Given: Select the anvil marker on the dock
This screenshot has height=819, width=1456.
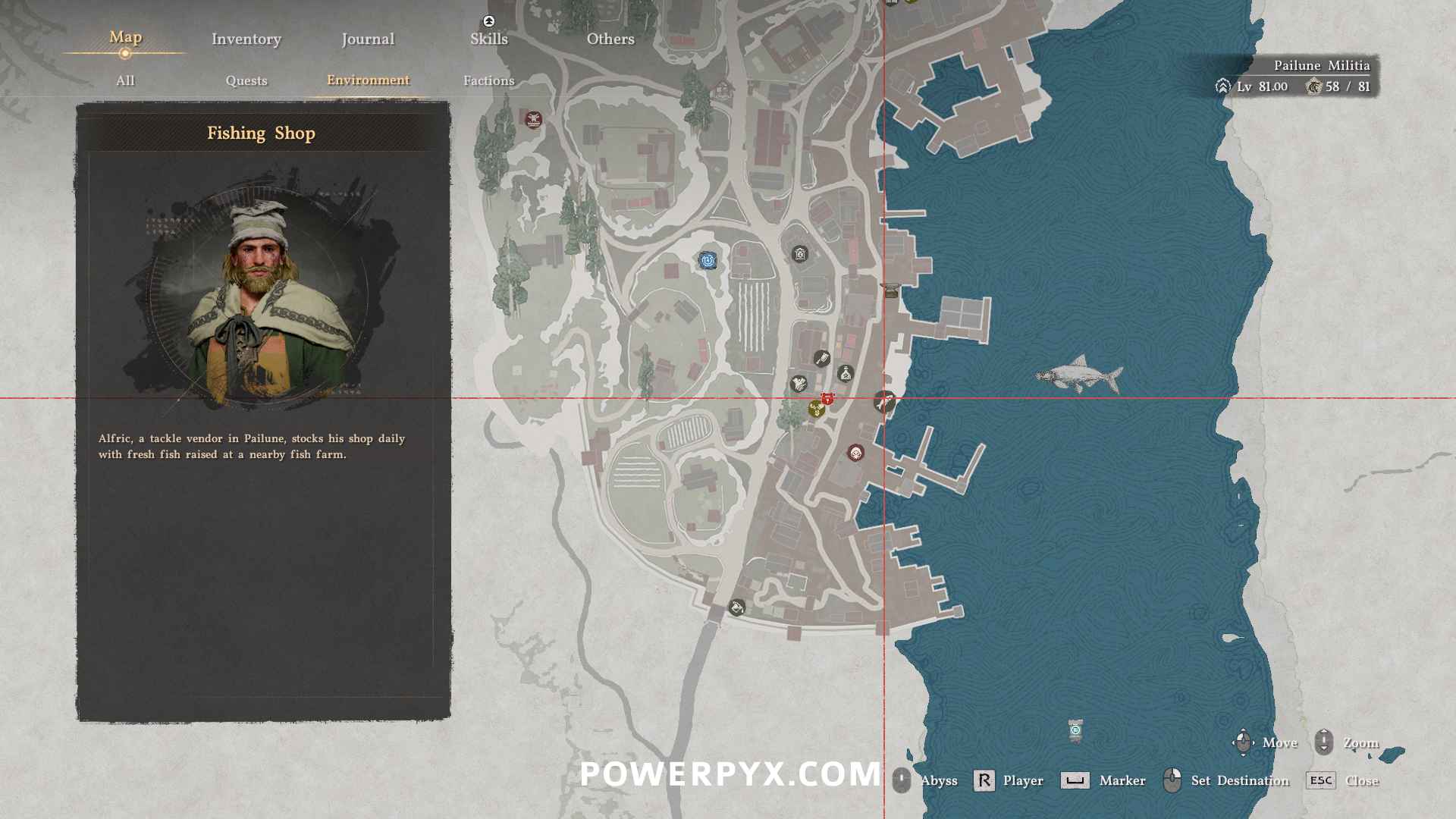Looking at the screenshot, I should (890, 290).
